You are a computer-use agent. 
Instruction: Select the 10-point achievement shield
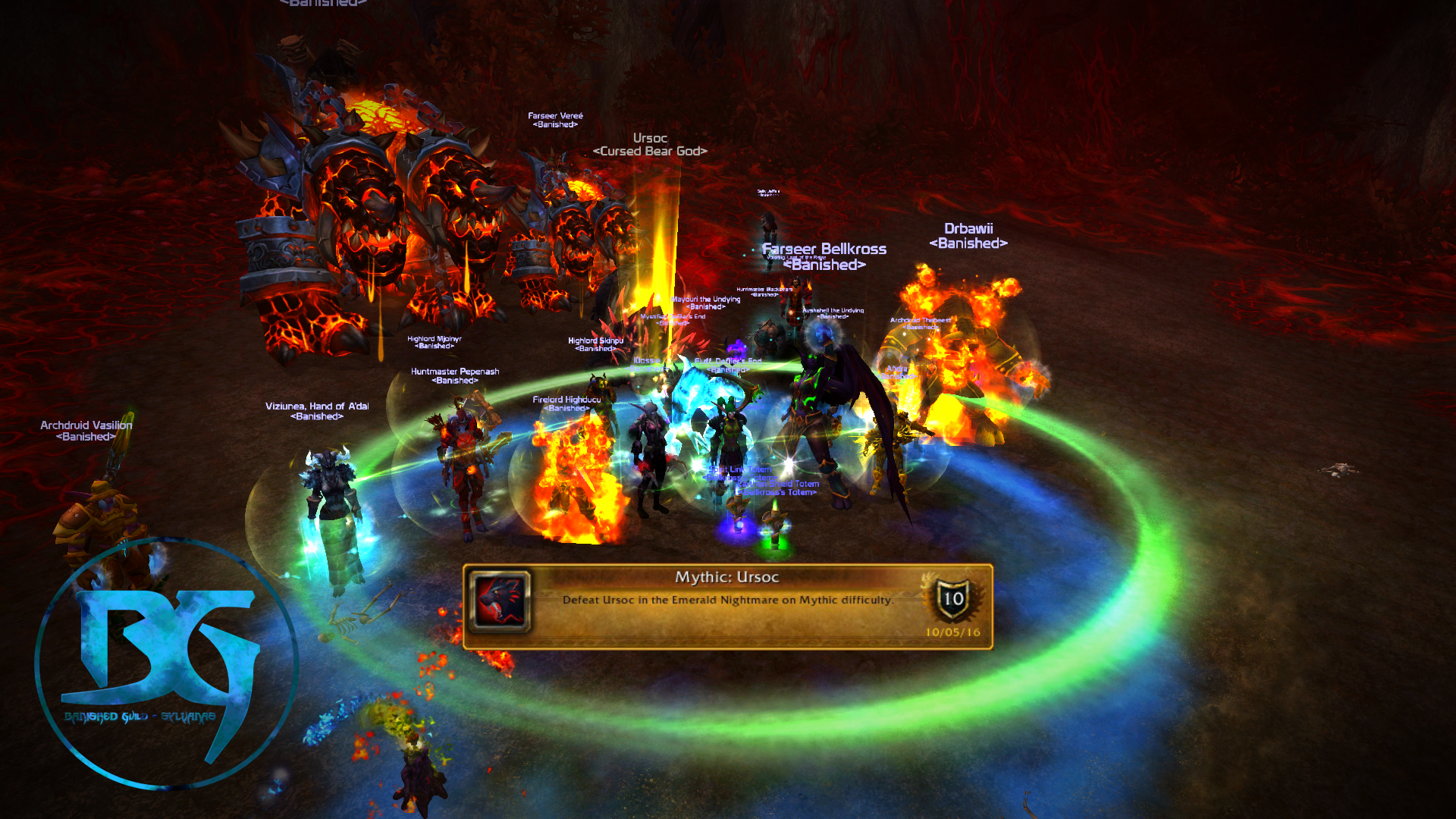coord(952,599)
